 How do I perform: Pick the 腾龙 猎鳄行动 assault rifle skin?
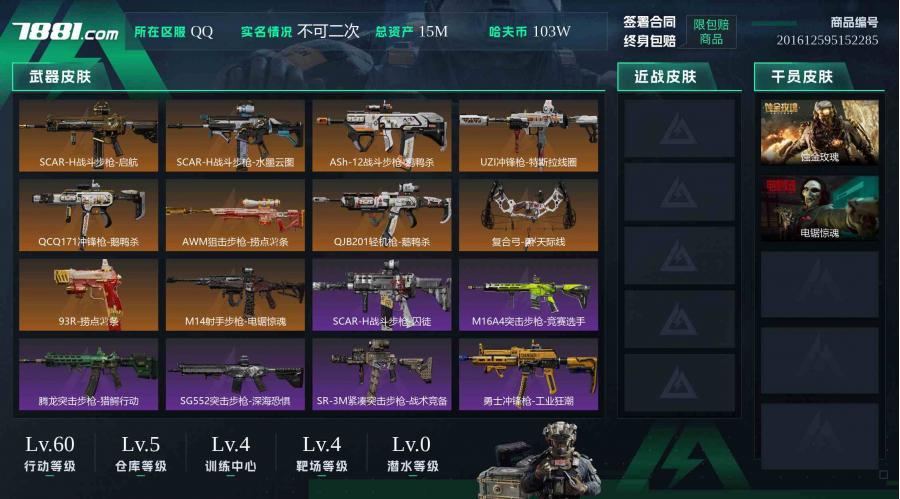(x=88, y=374)
